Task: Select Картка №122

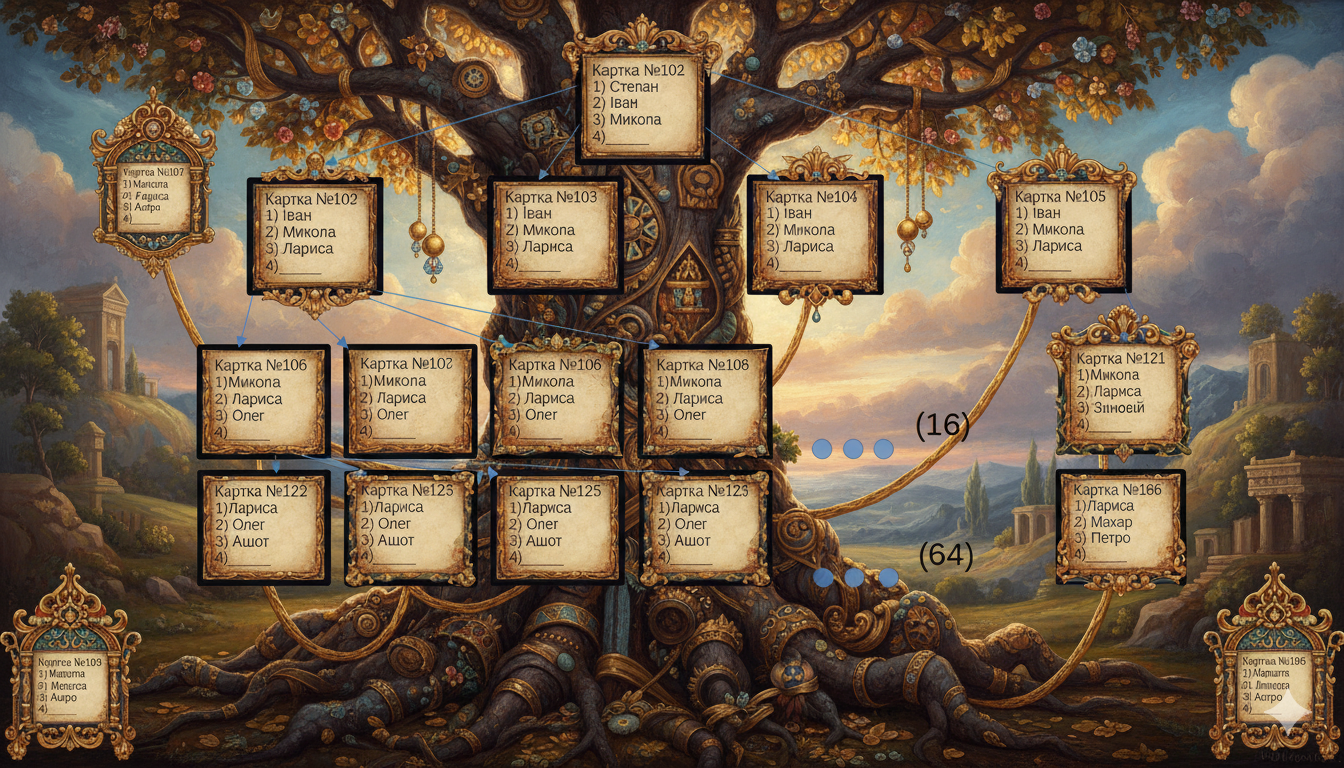Action: pyautogui.click(x=264, y=527)
